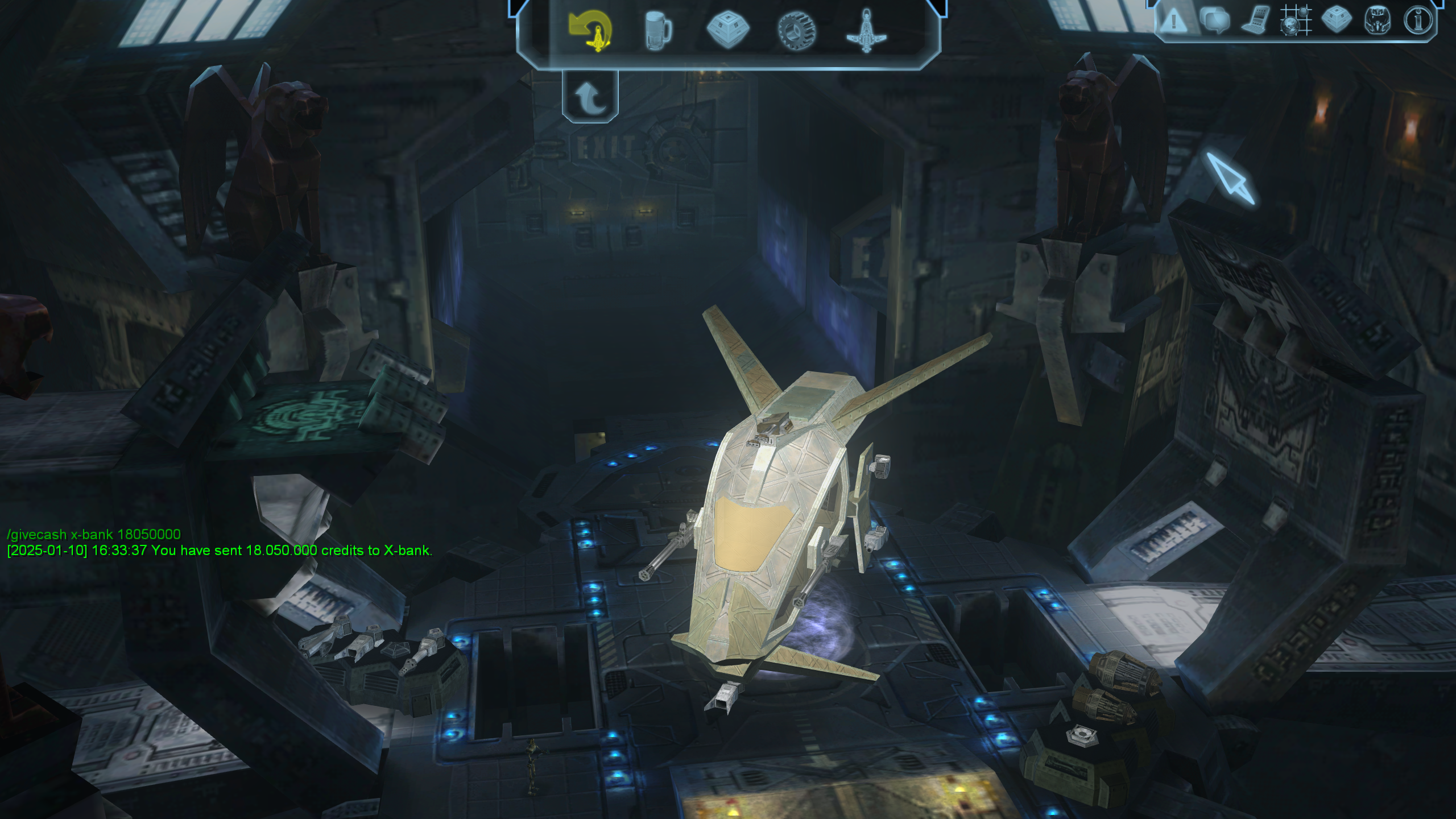Show the Nav Map globe-and-grid icon
The width and height of the screenshot is (1456, 819).
click(1296, 21)
